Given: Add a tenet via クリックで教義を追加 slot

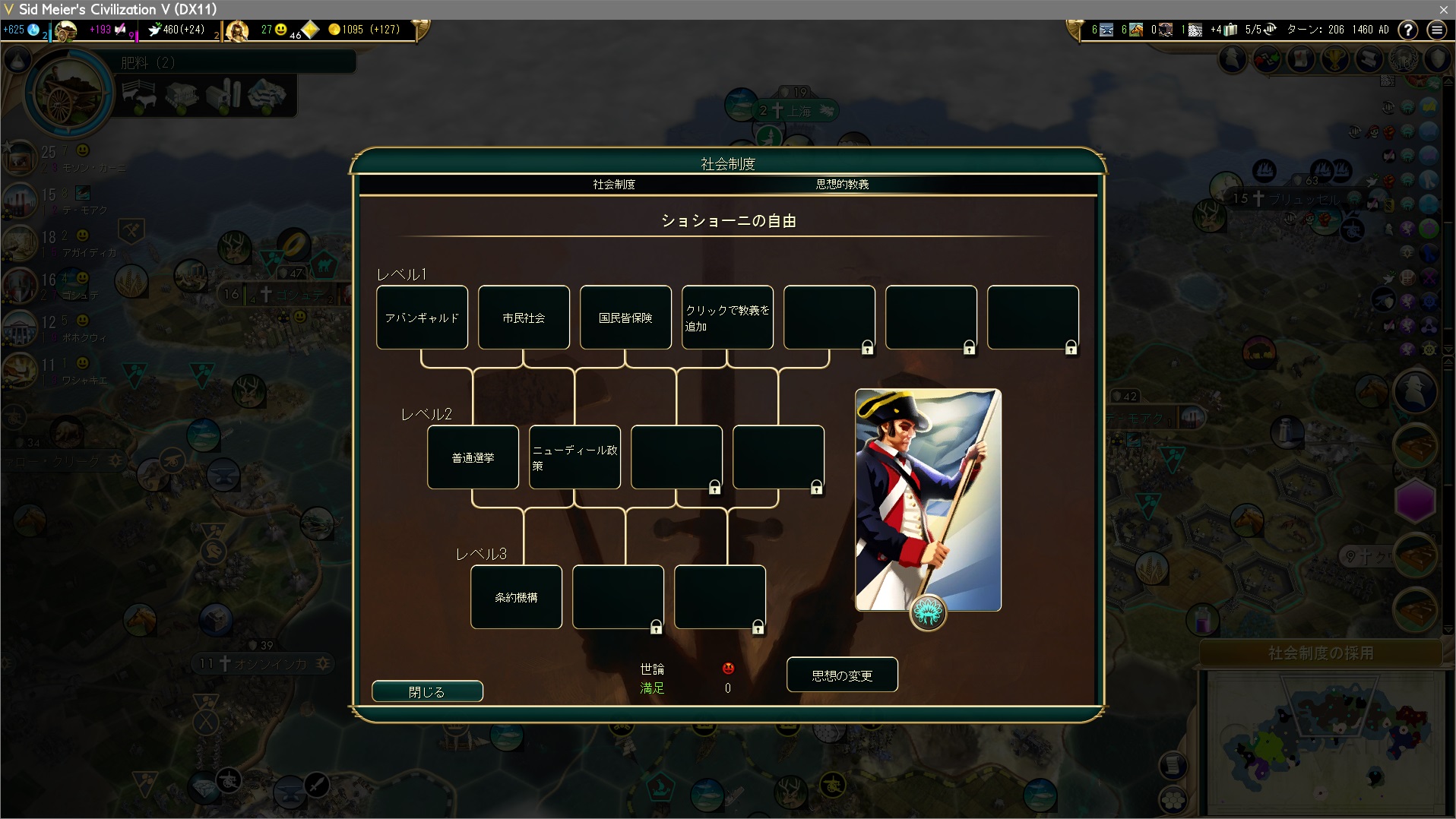Looking at the screenshot, I should [727, 318].
